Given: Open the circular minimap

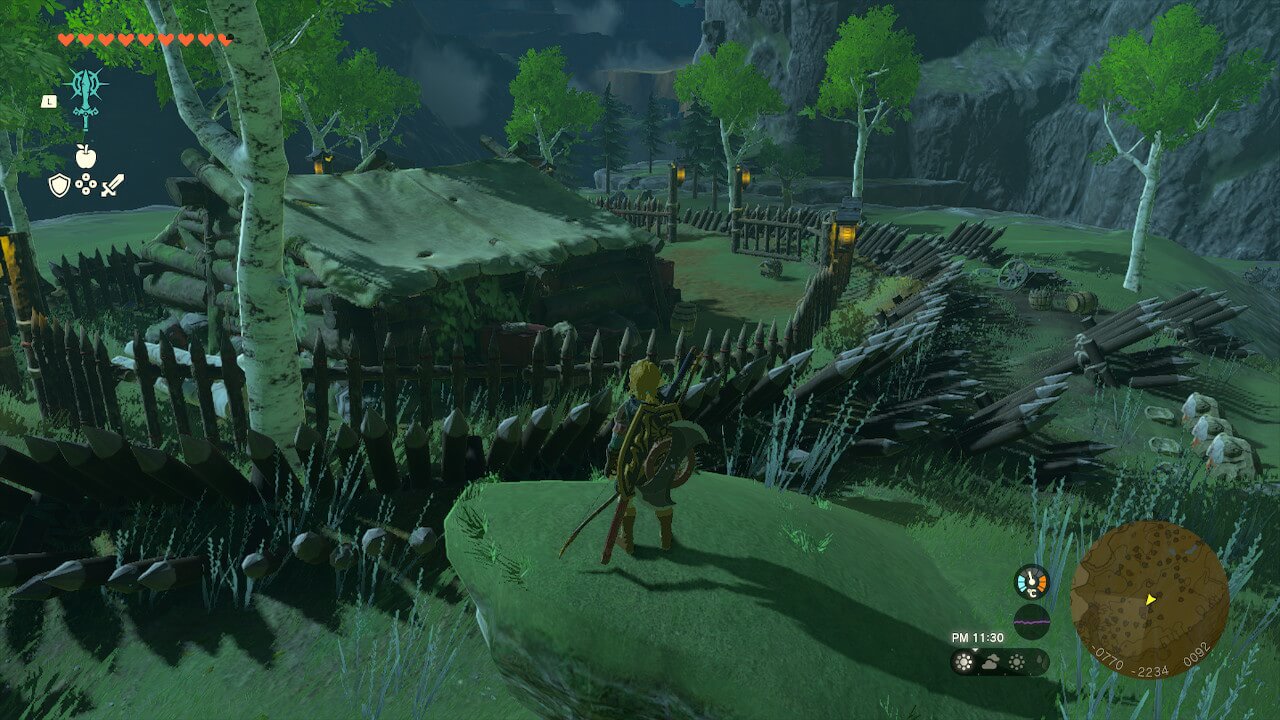Looking at the screenshot, I should (1149, 599).
